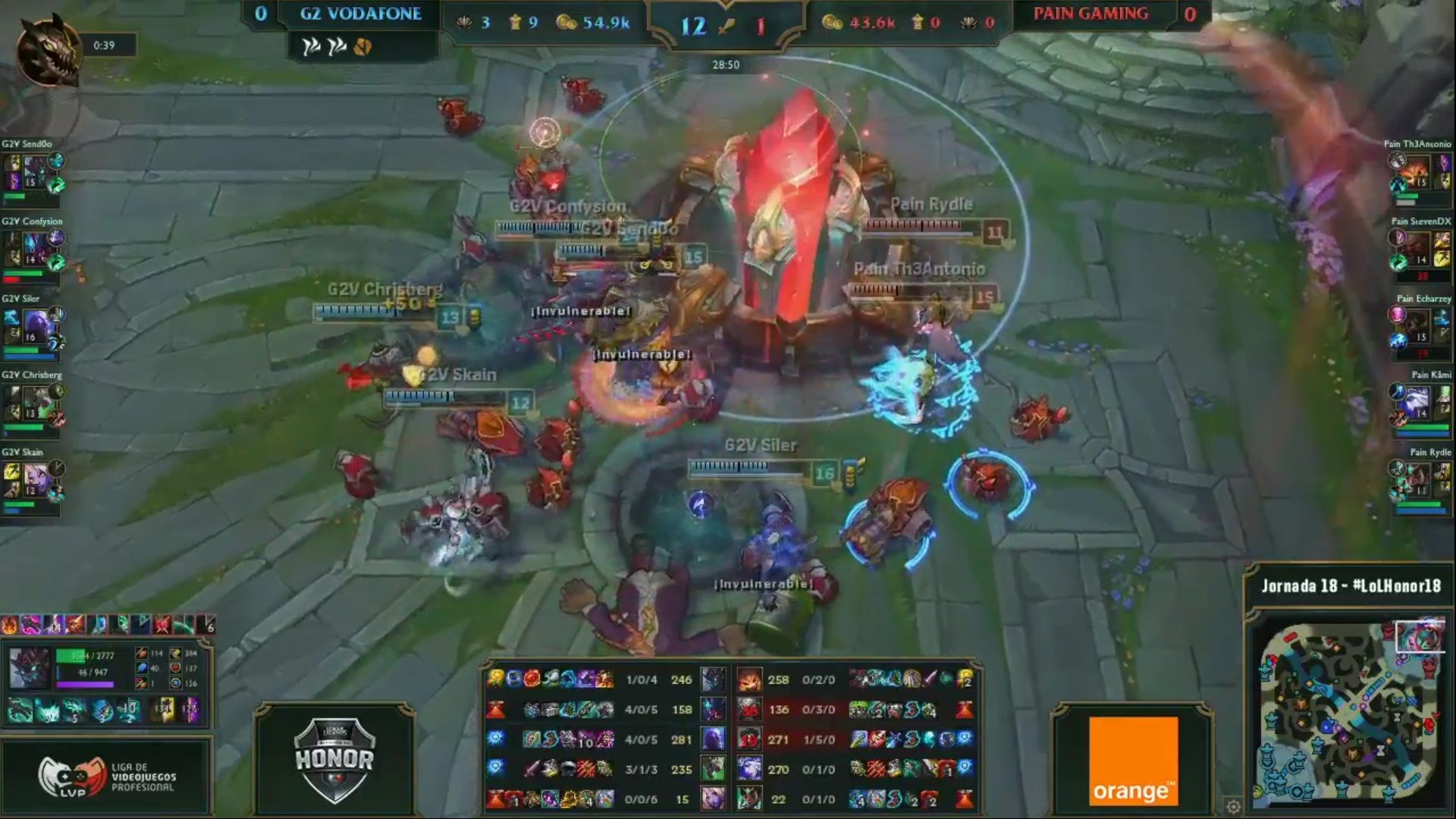Click the Orange sponsor logo
Screen dimensions: 1456x819
pyautogui.click(x=1133, y=761)
